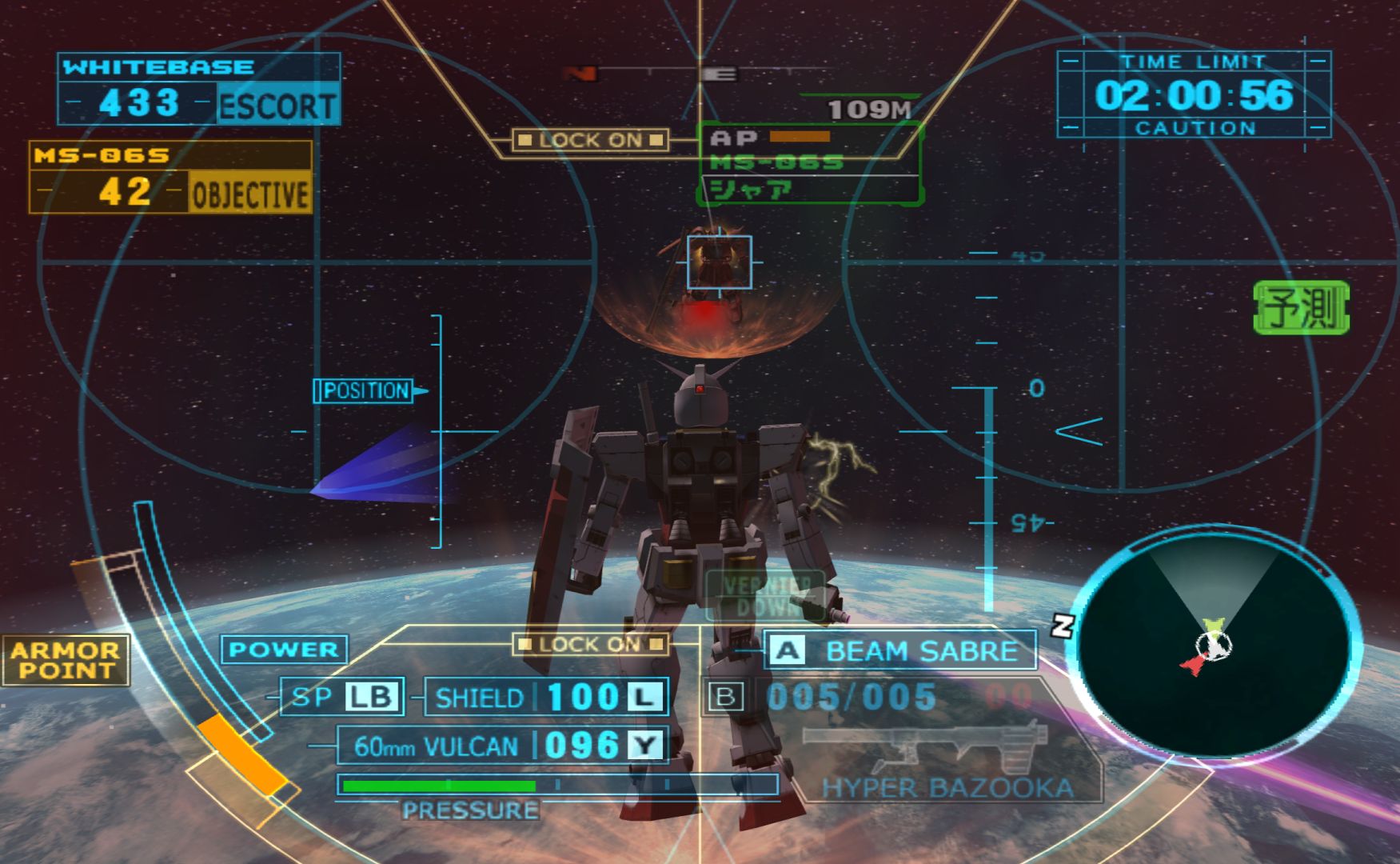Select the Whitebase escort tracker
Viewport: 1400px width, 864px height.
click(199, 89)
